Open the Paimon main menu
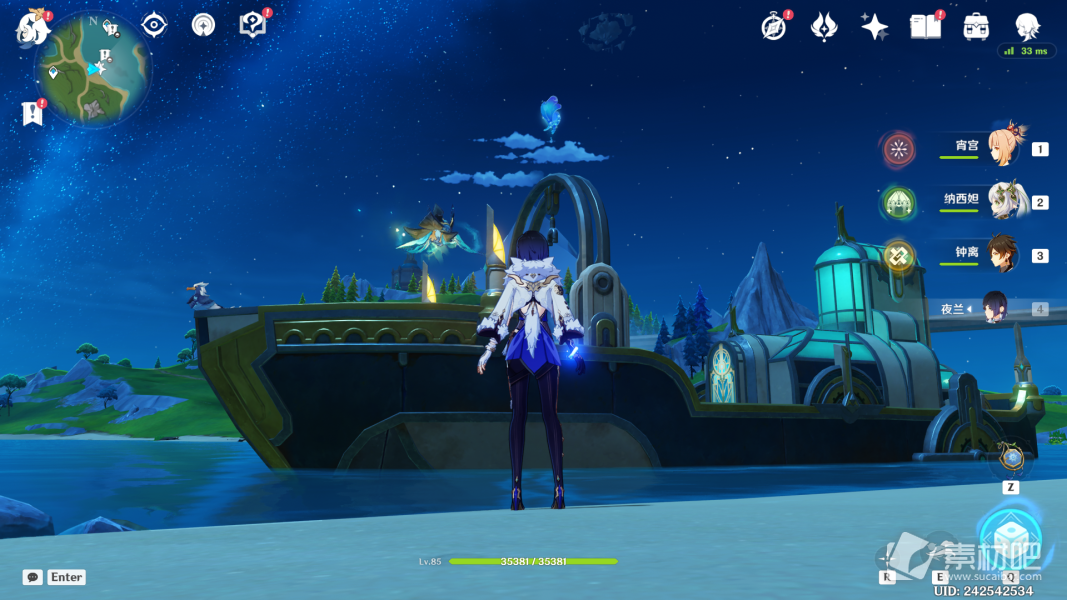This screenshot has height=600, width=1067. (33, 27)
